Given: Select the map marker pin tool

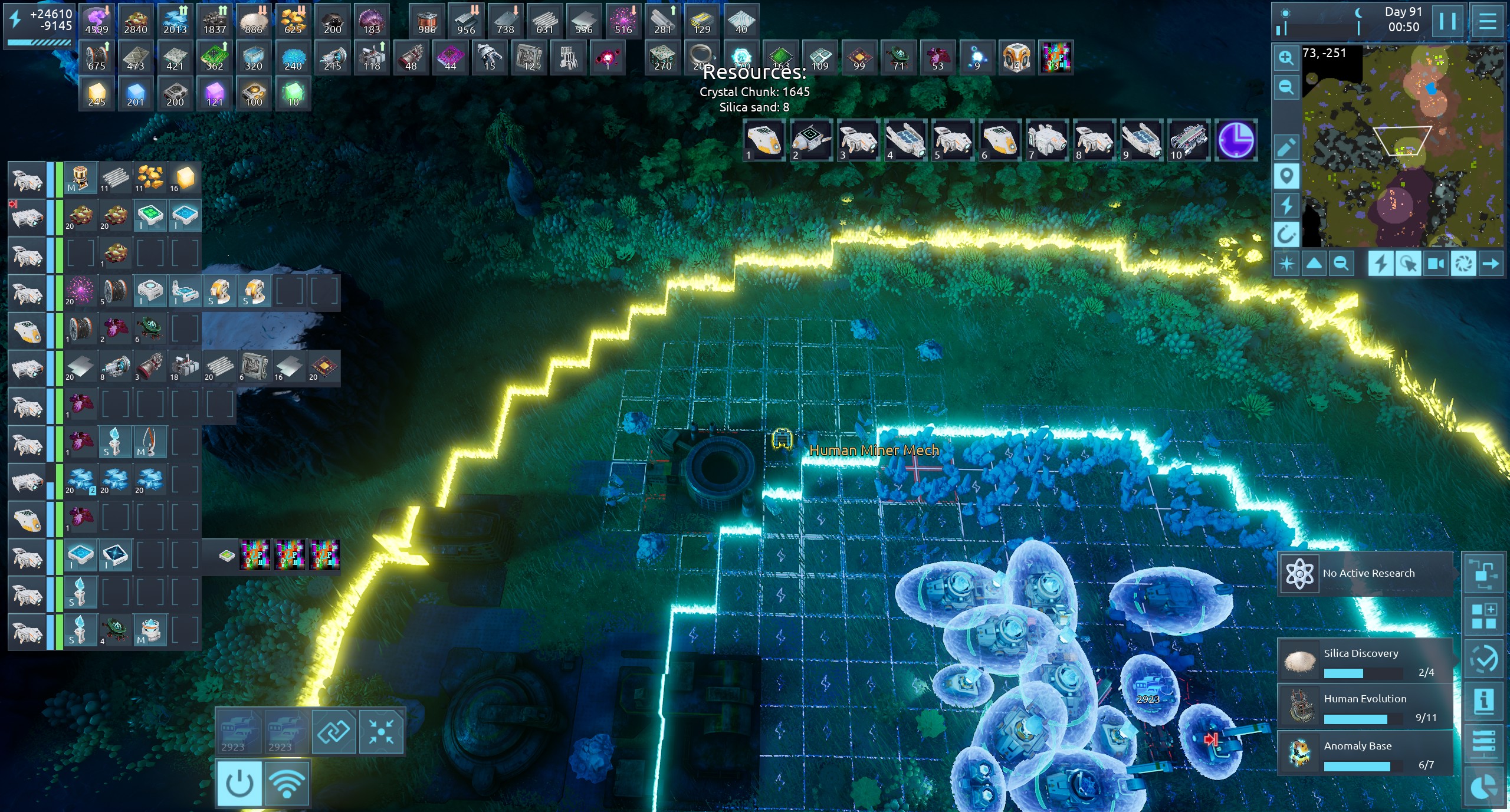Looking at the screenshot, I should coord(1286,176).
